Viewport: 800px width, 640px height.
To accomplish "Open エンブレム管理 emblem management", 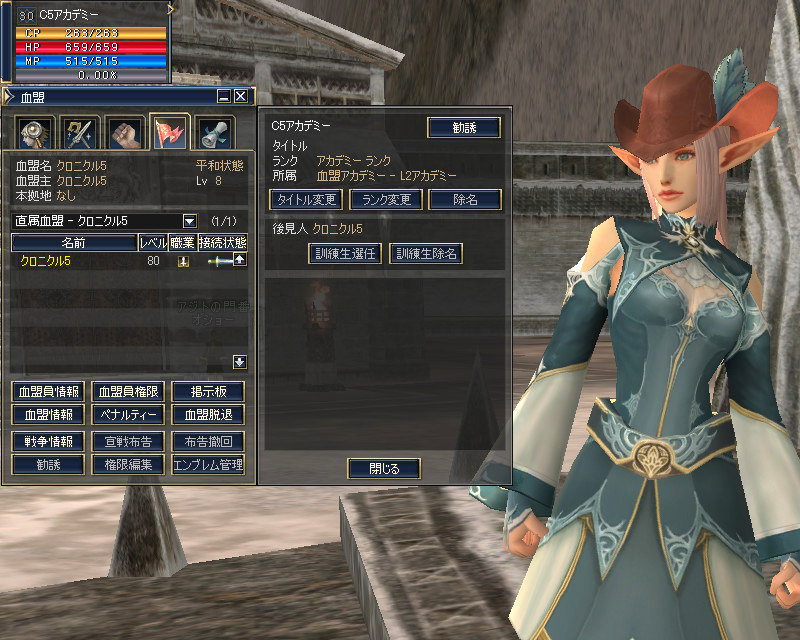I will pyautogui.click(x=208, y=464).
